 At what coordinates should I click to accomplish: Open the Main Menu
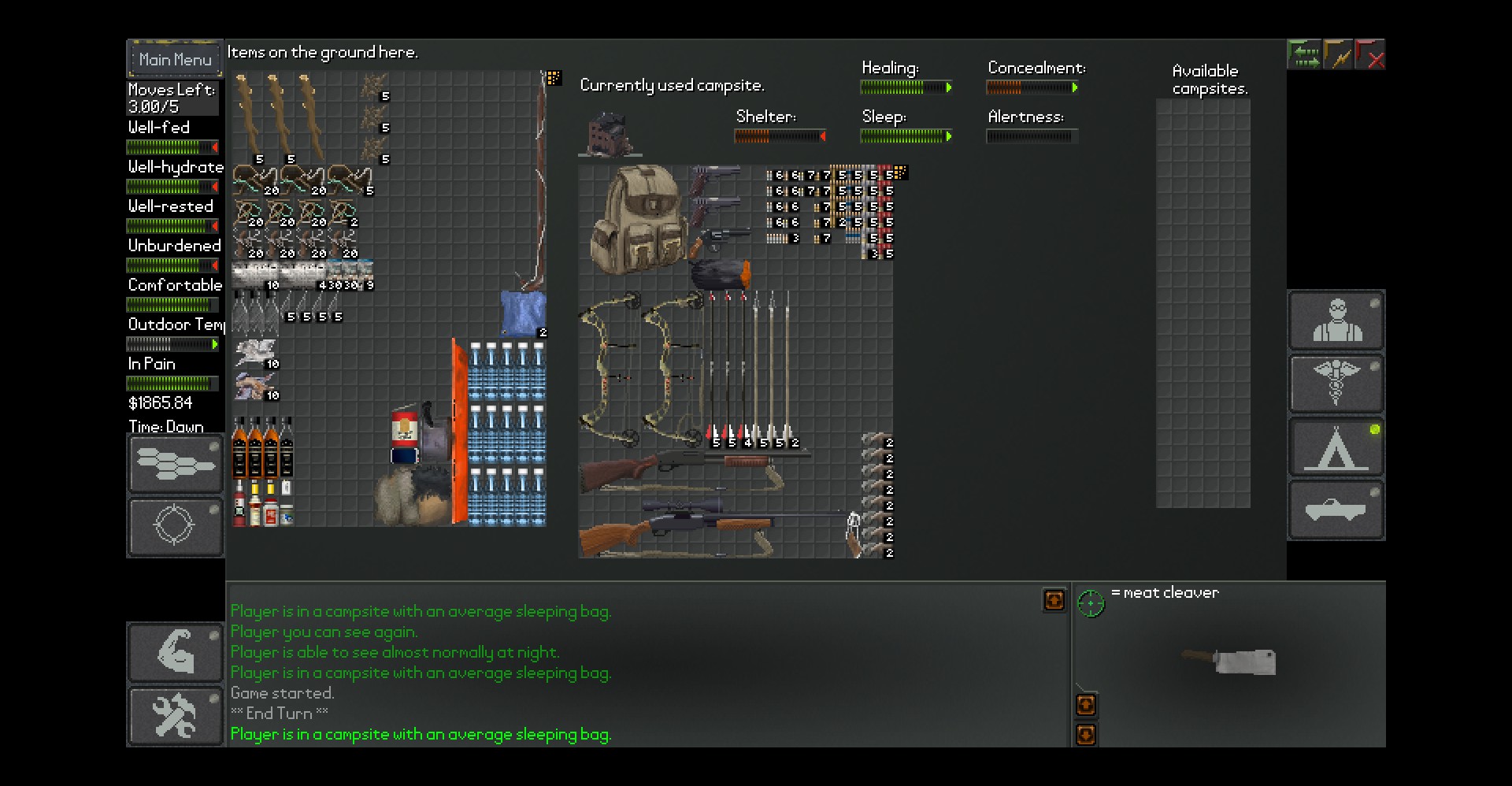tap(174, 58)
